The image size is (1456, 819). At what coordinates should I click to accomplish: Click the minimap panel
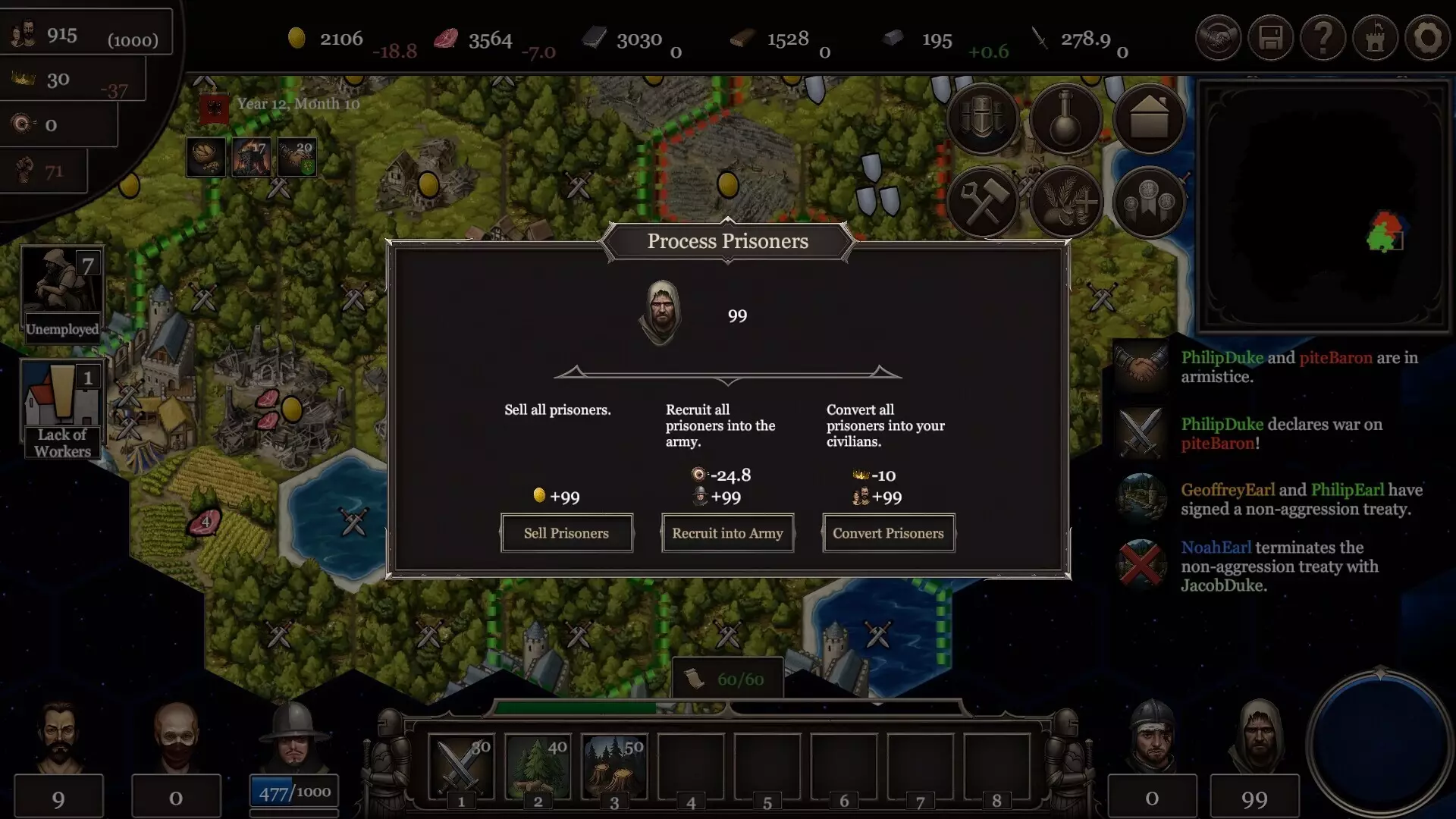[1323, 205]
